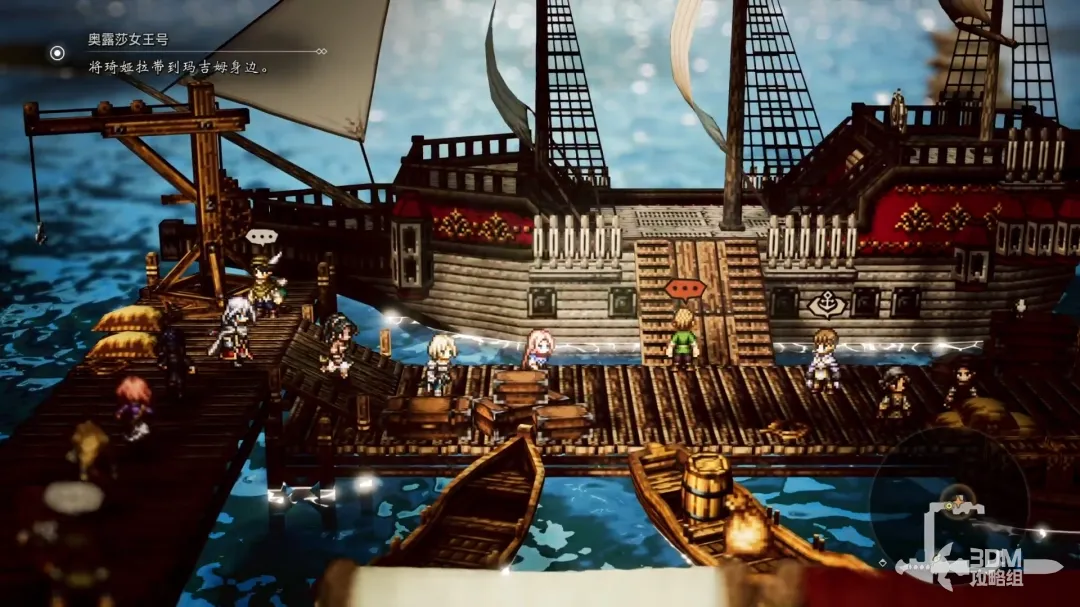Select the white speech bubble near the crane
Viewport: 1080px width, 607px height.
(261, 238)
